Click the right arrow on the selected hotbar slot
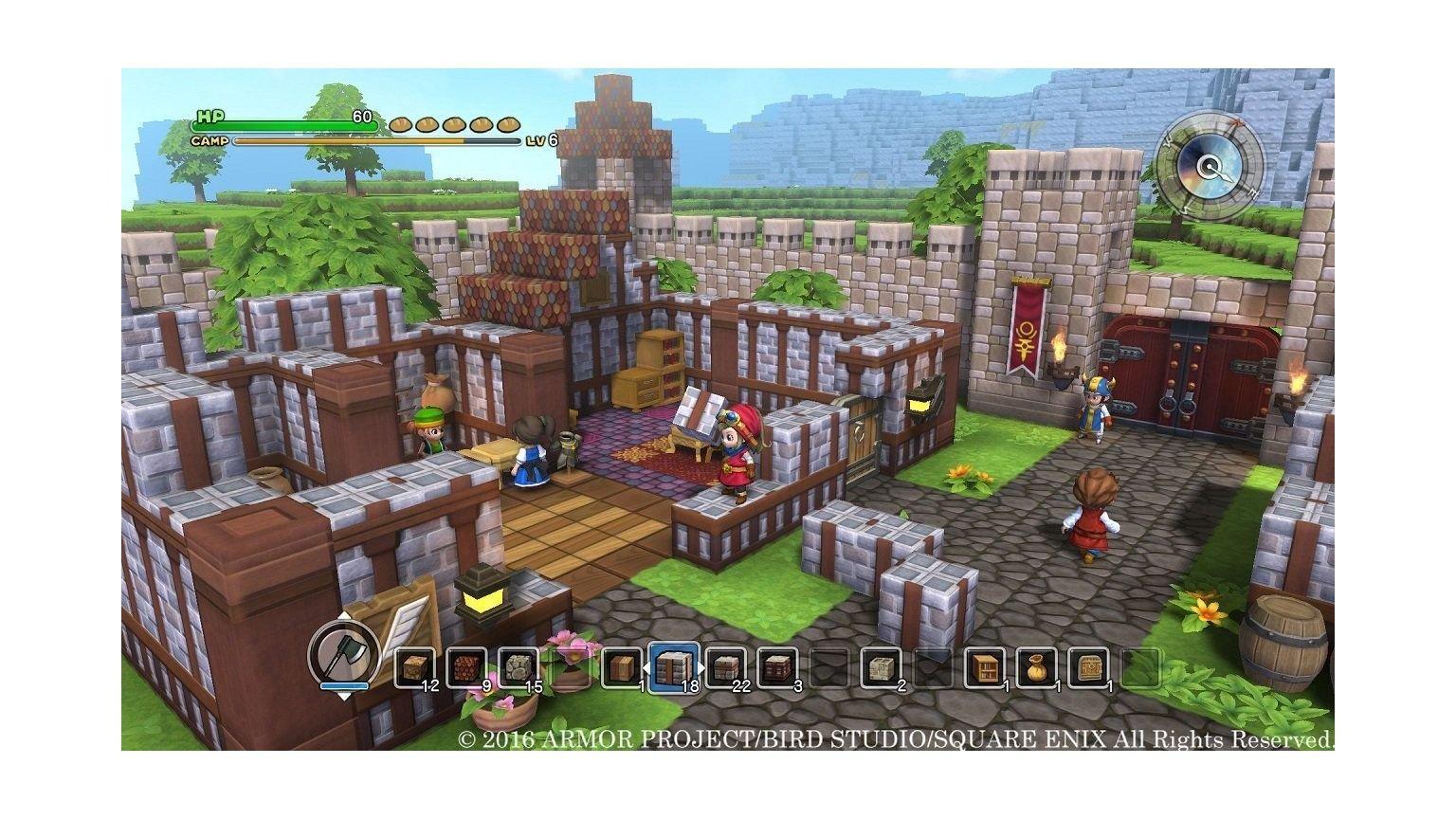Viewport: 1456px width, 819px height. click(700, 666)
